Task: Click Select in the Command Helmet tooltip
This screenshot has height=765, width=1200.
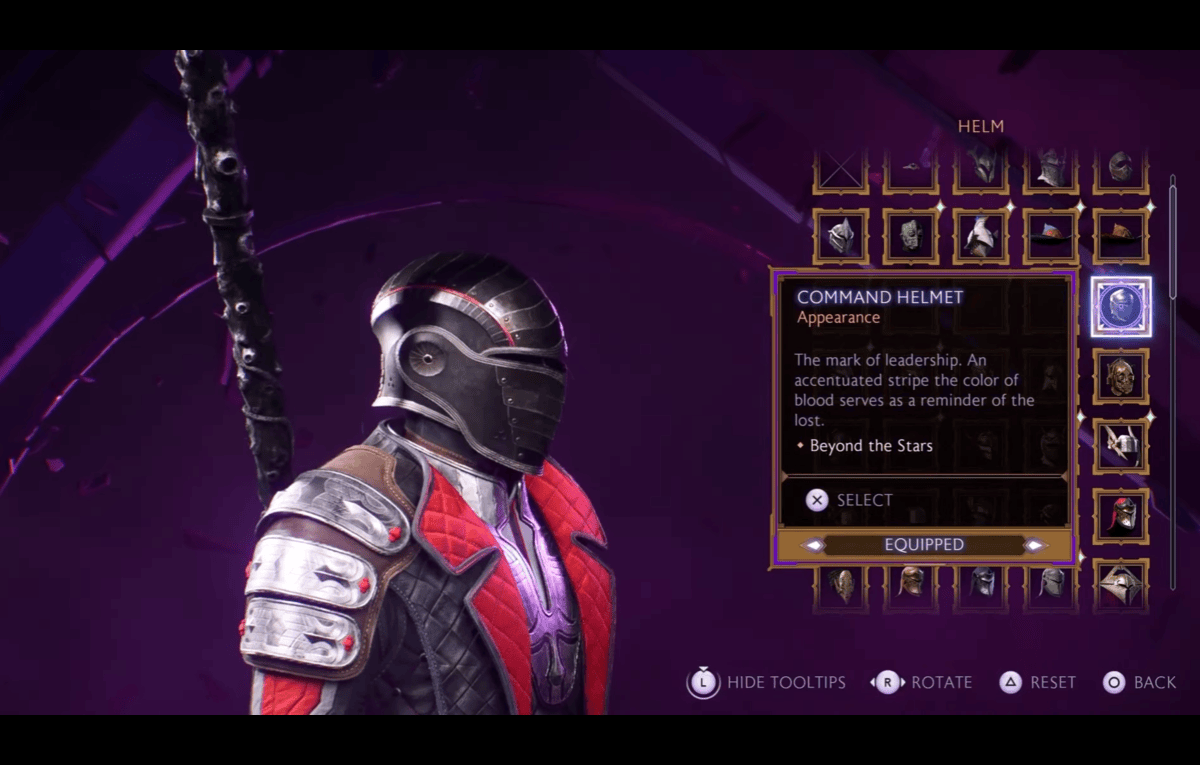Action: click(850, 500)
